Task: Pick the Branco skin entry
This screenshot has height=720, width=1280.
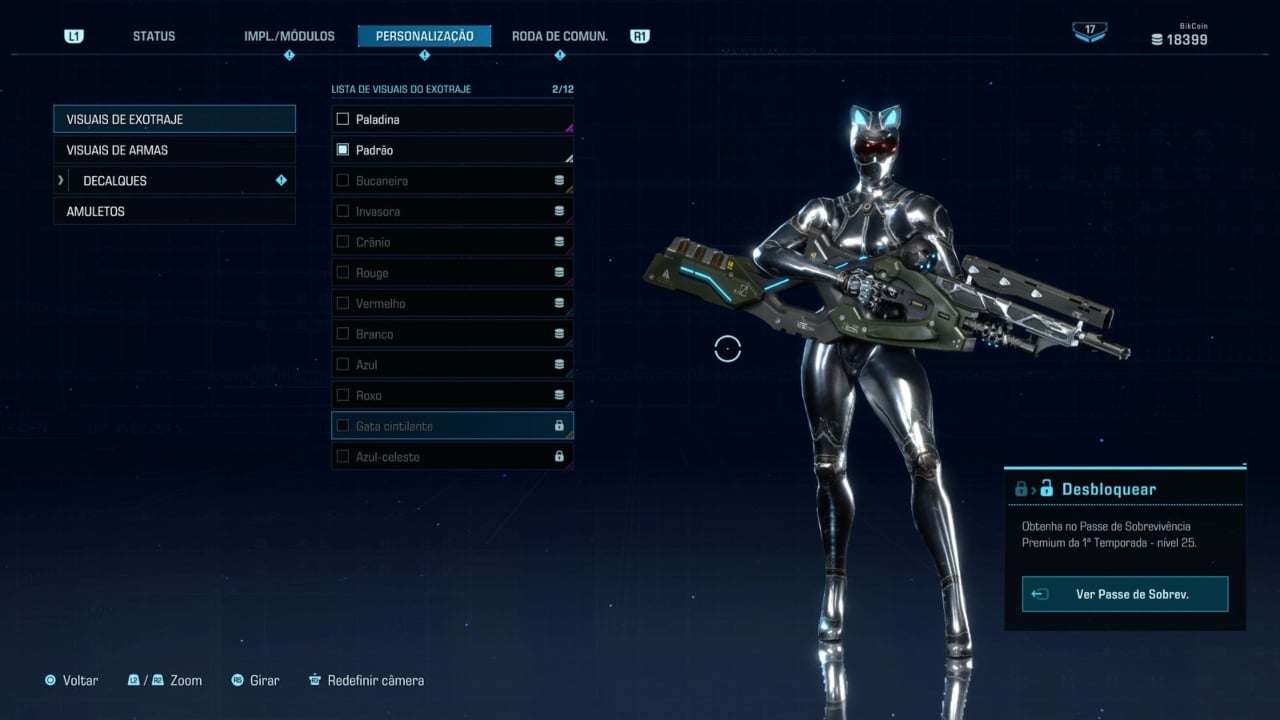Action: [452, 334]
